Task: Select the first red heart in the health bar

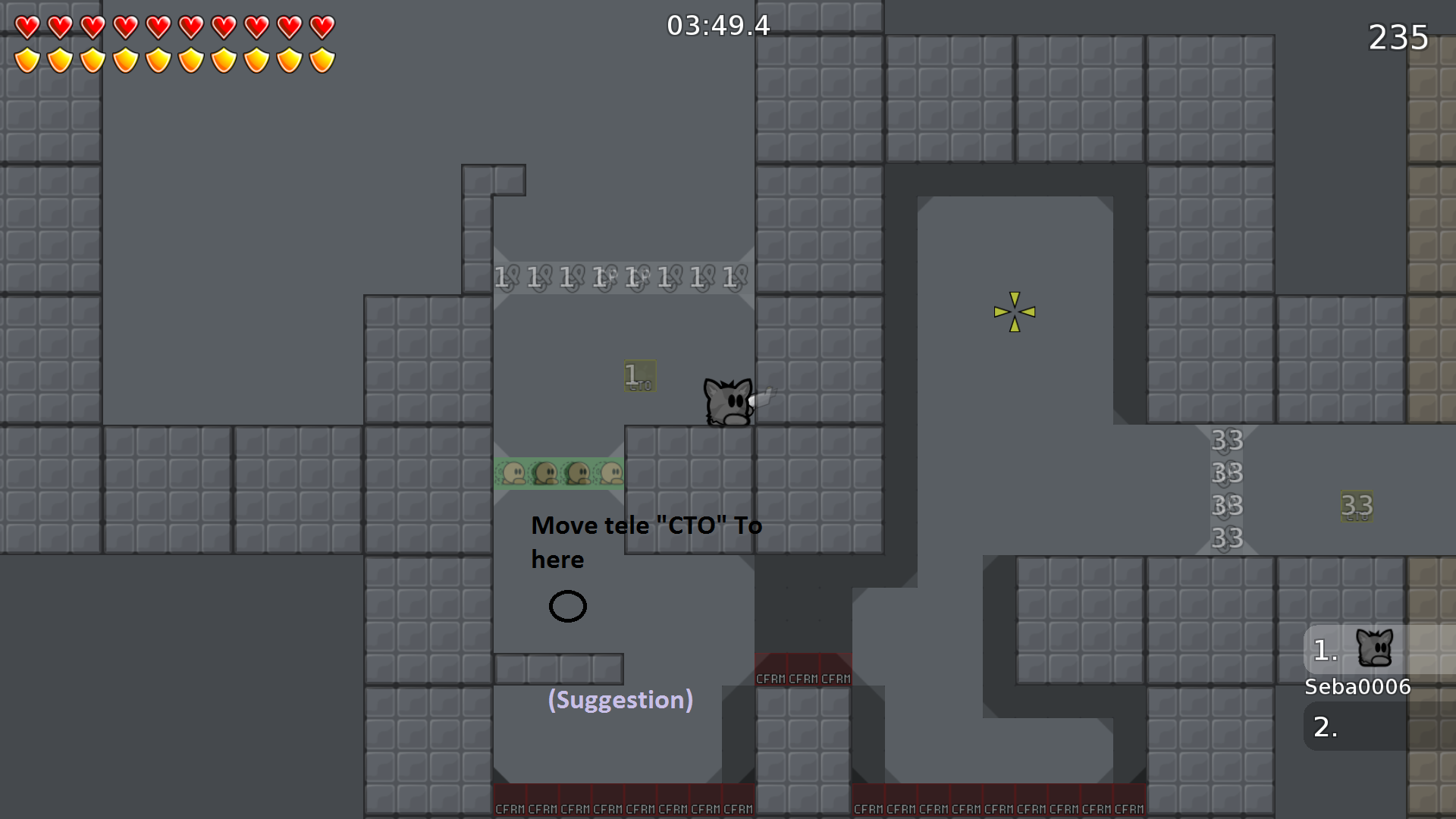Action: 27,26
